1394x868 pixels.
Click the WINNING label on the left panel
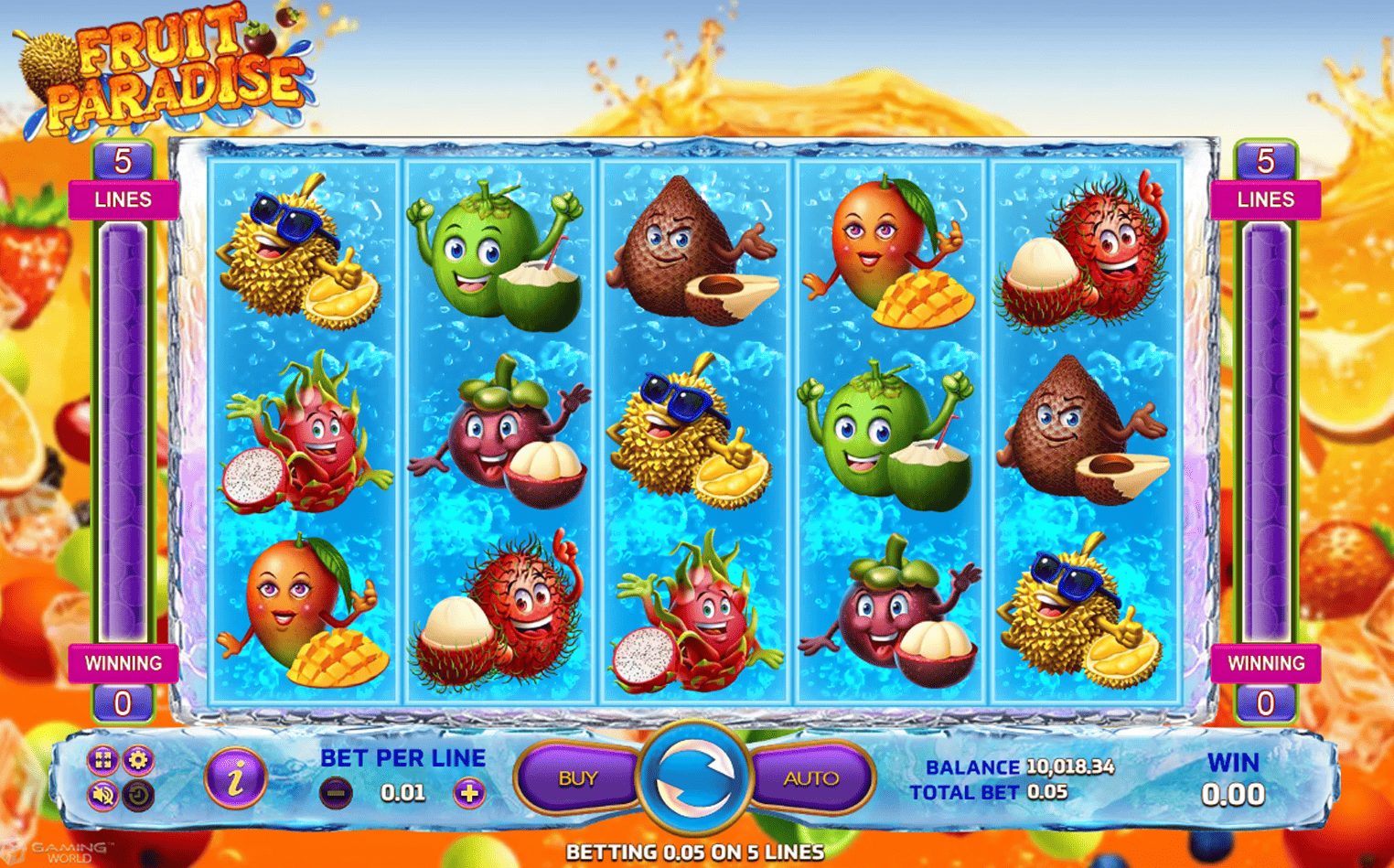point(125,662)
